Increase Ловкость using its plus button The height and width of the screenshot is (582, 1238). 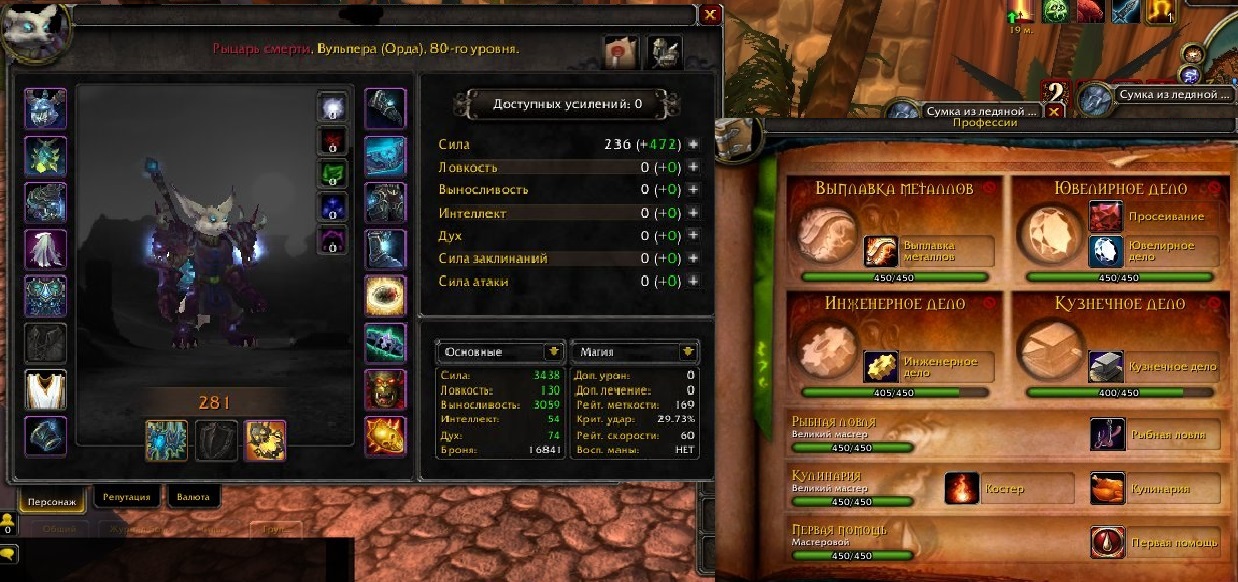click(x=693, y=168)
